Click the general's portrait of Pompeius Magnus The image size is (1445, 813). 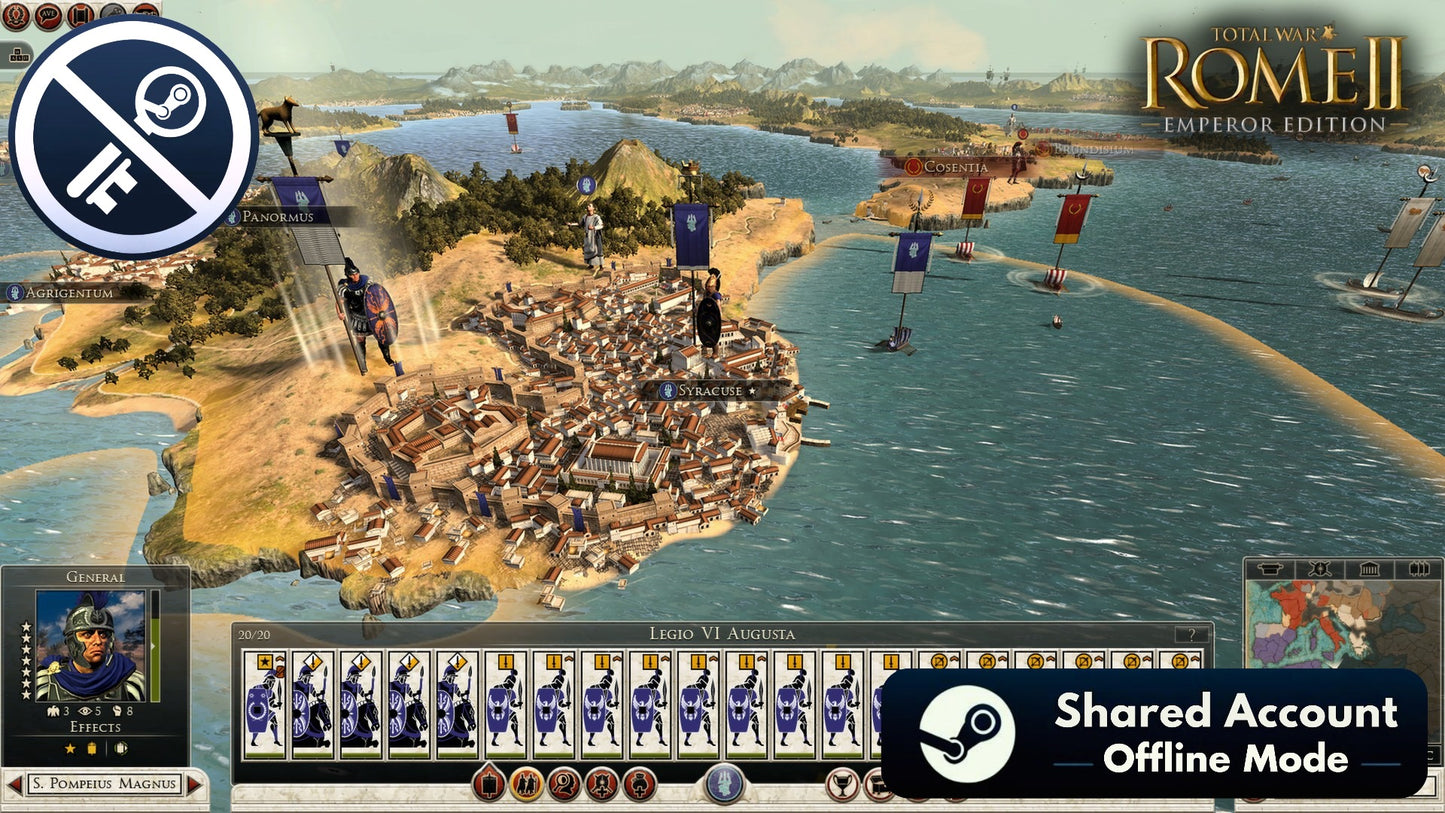pyautogui.click(x=90, y=645)
